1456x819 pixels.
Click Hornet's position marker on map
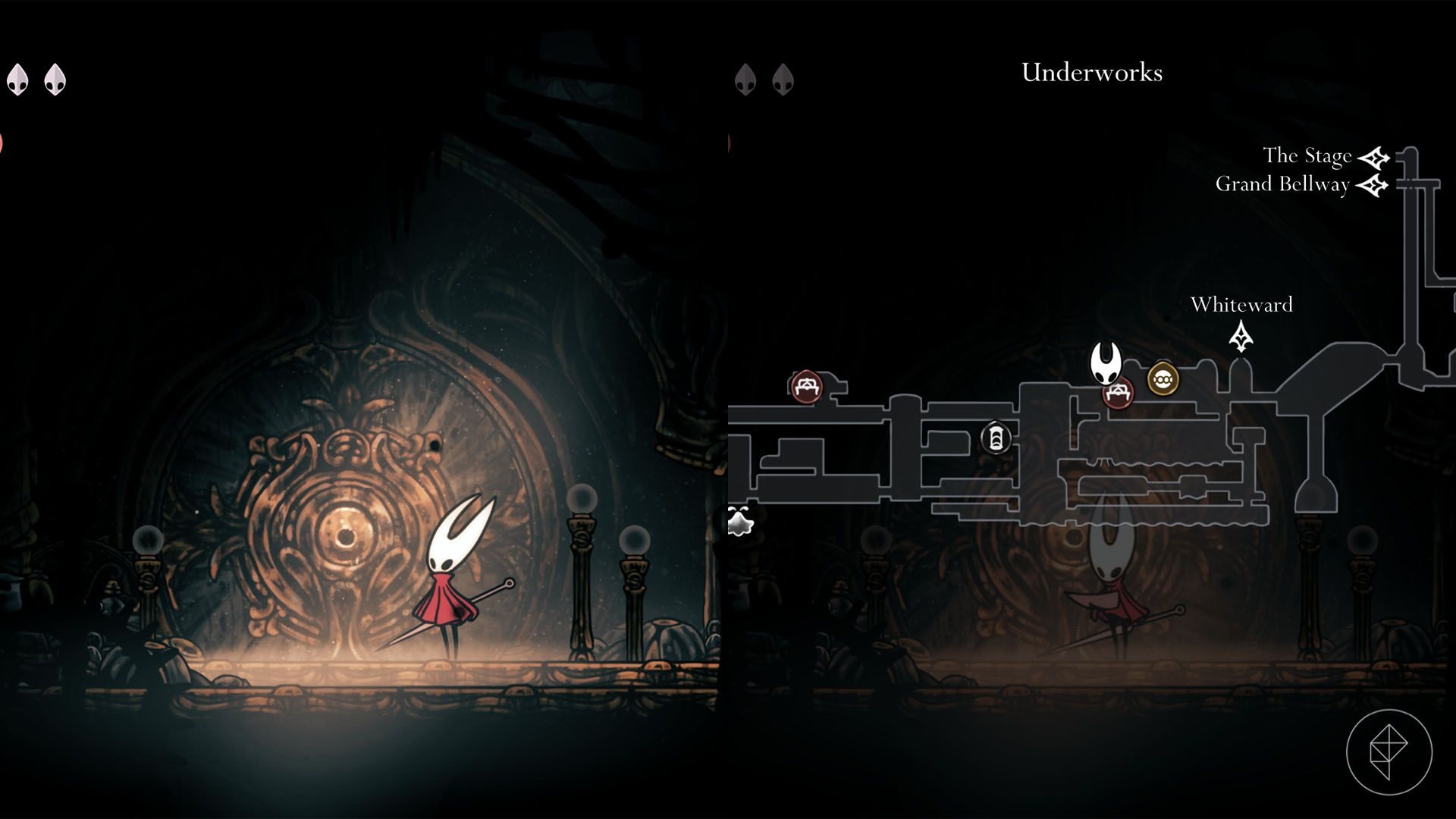pyautogui.click(x=1106, y=362)
